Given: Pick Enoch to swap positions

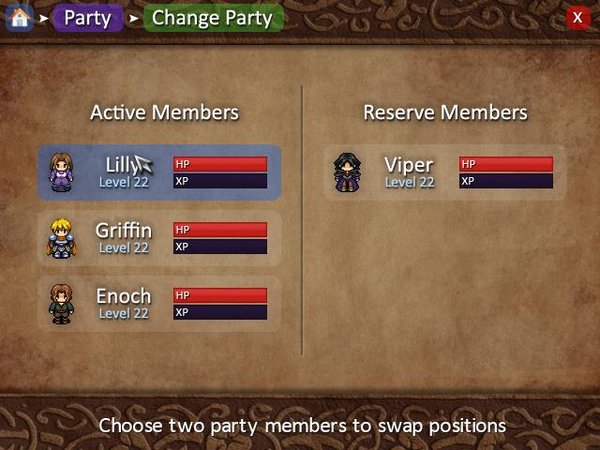Looking at the screenshot, I should [x=160, y=303].
